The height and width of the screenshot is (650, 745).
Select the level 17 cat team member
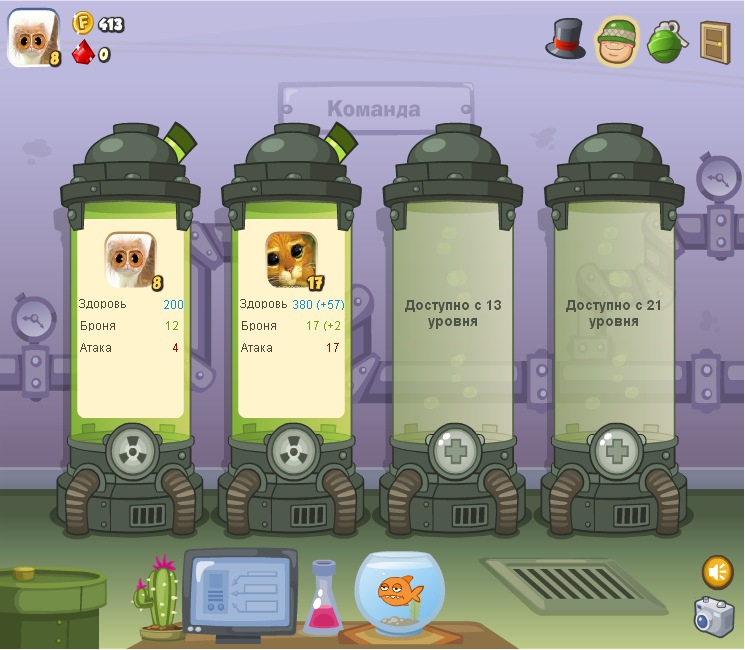[x=292, y=260]
